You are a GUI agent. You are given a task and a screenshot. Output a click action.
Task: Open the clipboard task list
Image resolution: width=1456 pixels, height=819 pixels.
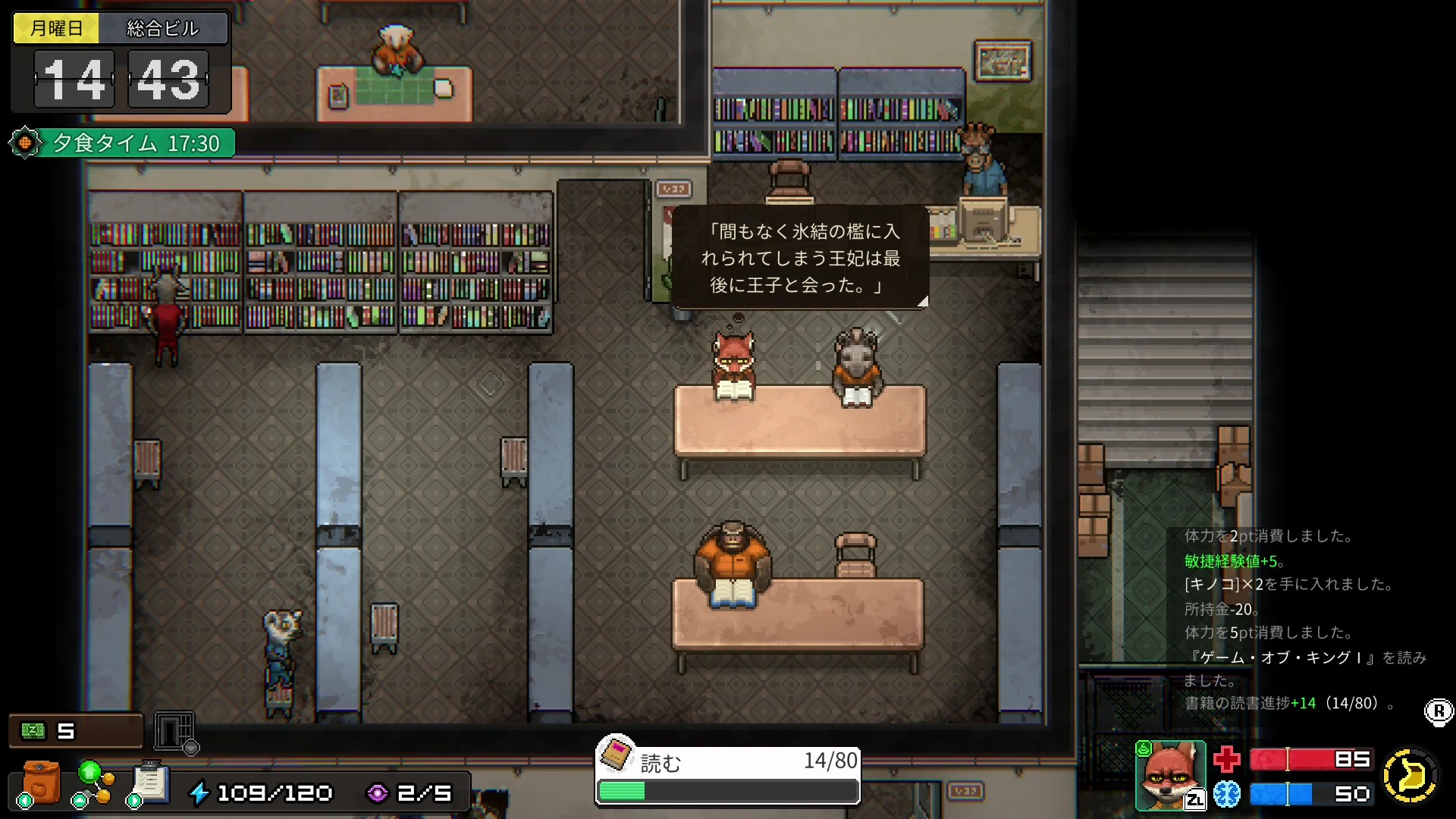click(x=150, y=783)
